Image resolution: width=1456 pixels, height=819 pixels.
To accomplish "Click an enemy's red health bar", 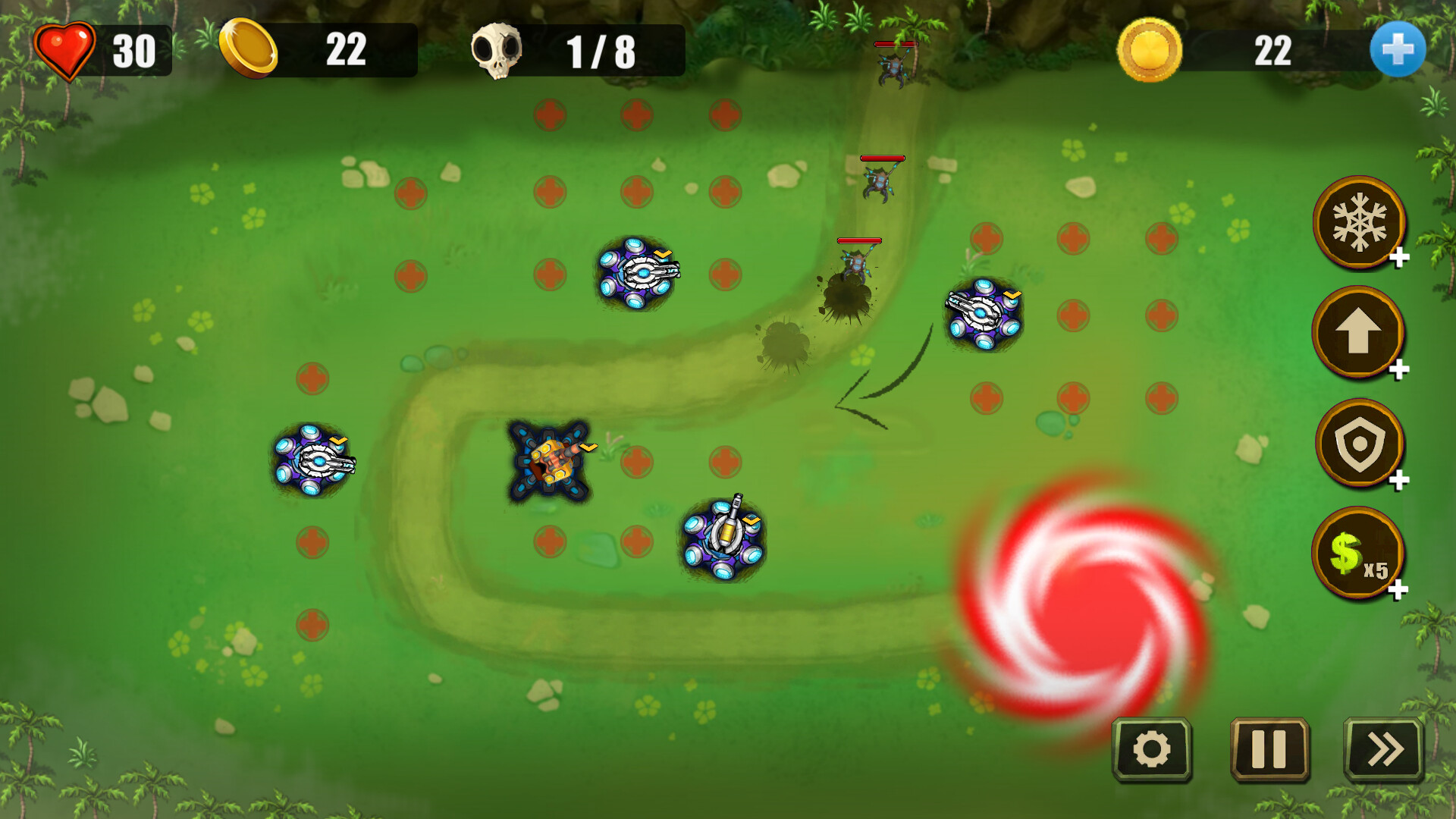I will coord(882,158).
